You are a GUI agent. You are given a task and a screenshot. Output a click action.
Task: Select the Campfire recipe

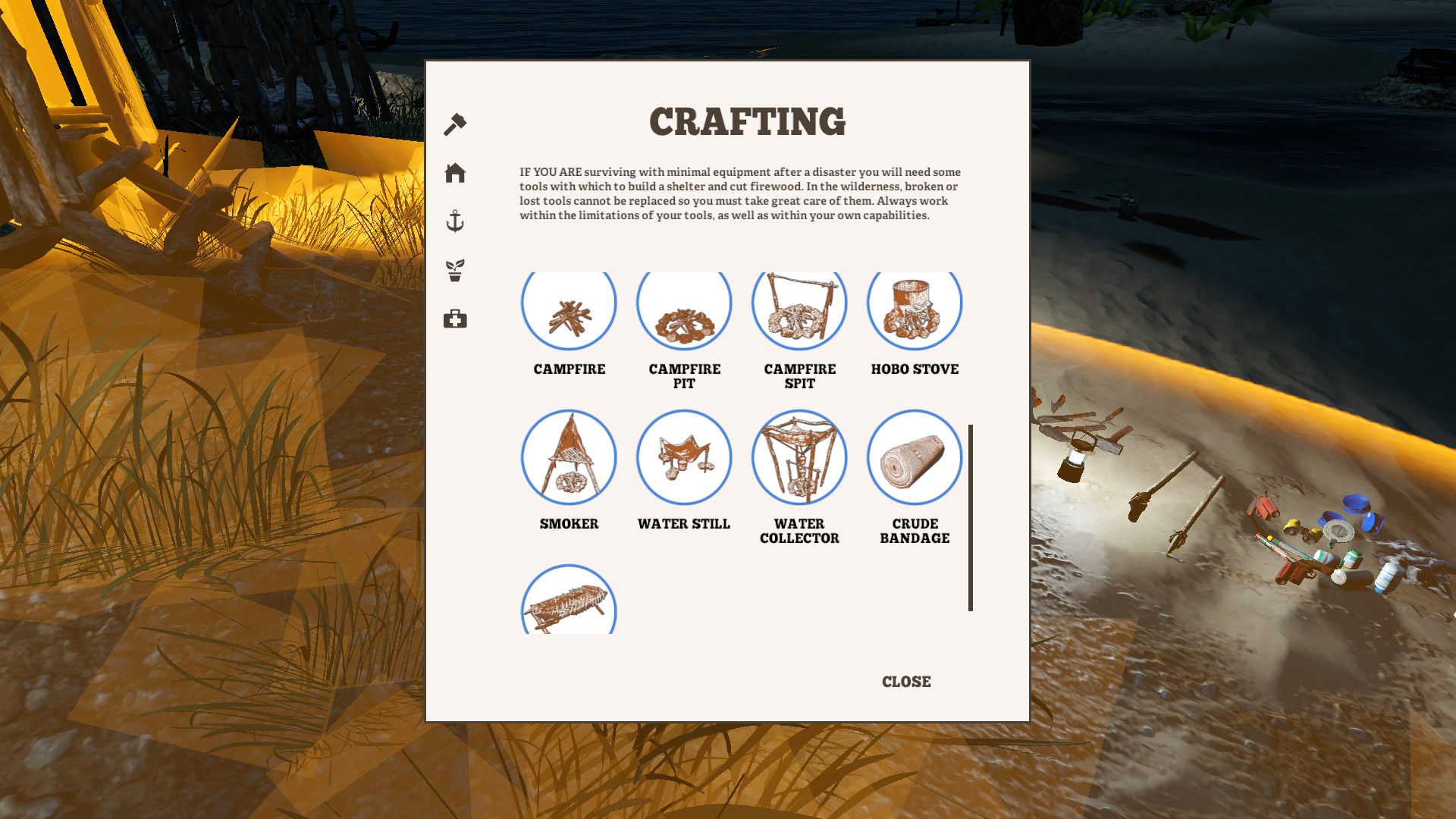pos(569,307)
